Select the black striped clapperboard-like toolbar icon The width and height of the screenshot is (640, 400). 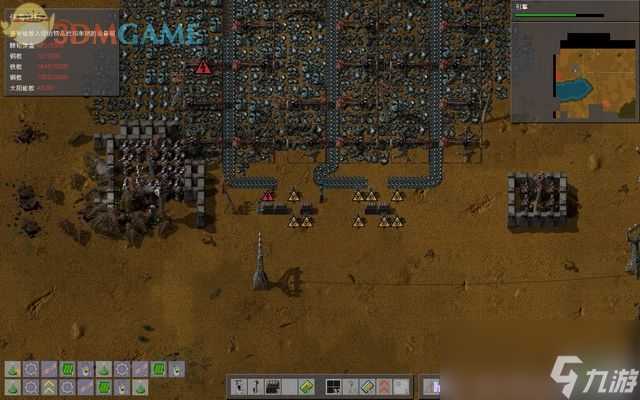[272, 386]
